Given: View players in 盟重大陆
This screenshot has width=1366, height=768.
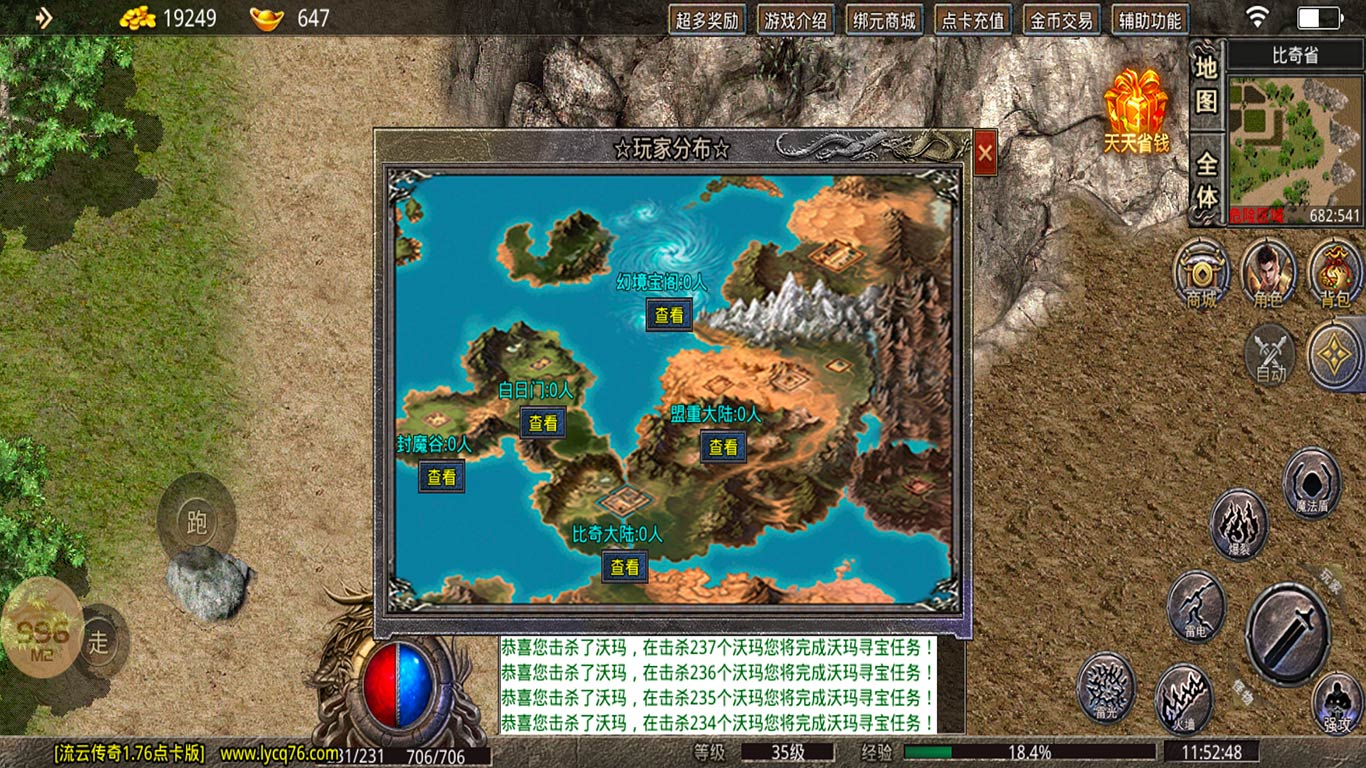Looking at the screenshot, I should click(723, 447).
